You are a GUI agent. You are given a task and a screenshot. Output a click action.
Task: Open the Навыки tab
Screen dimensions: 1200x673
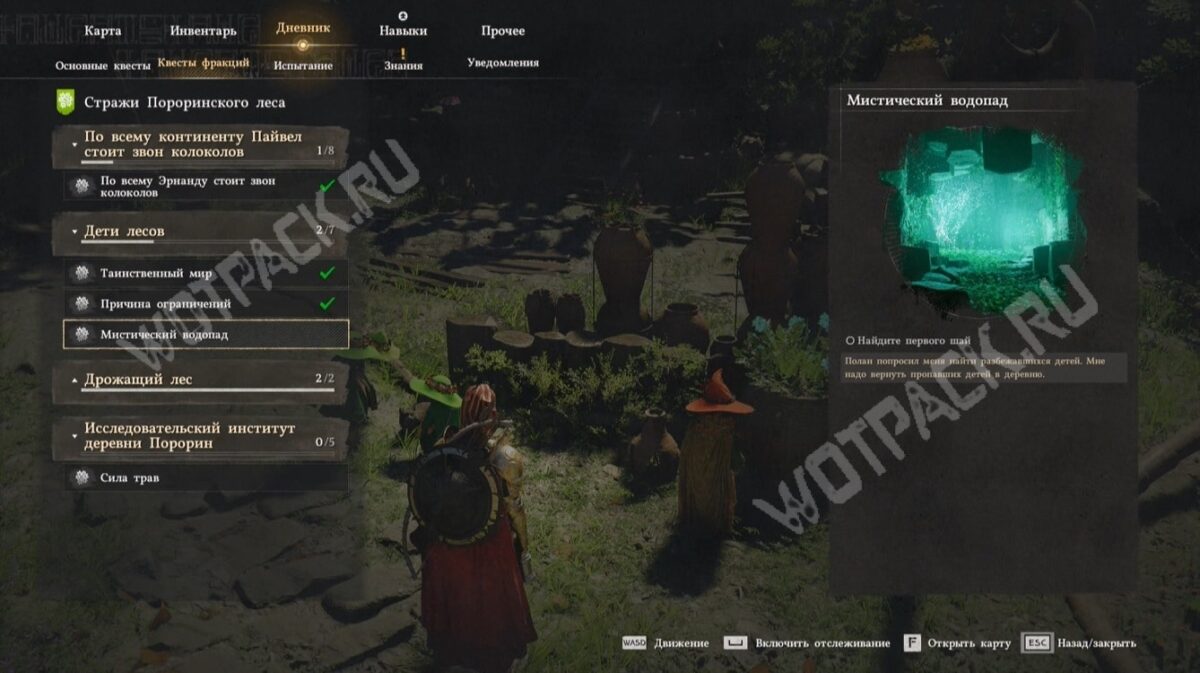(x=402, y=31)
